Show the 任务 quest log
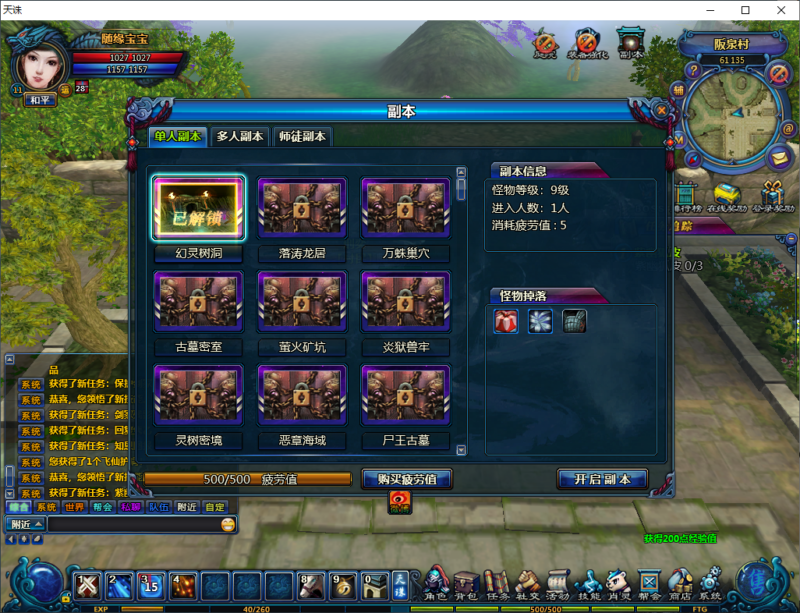800x613 pixels. (497, 583)
